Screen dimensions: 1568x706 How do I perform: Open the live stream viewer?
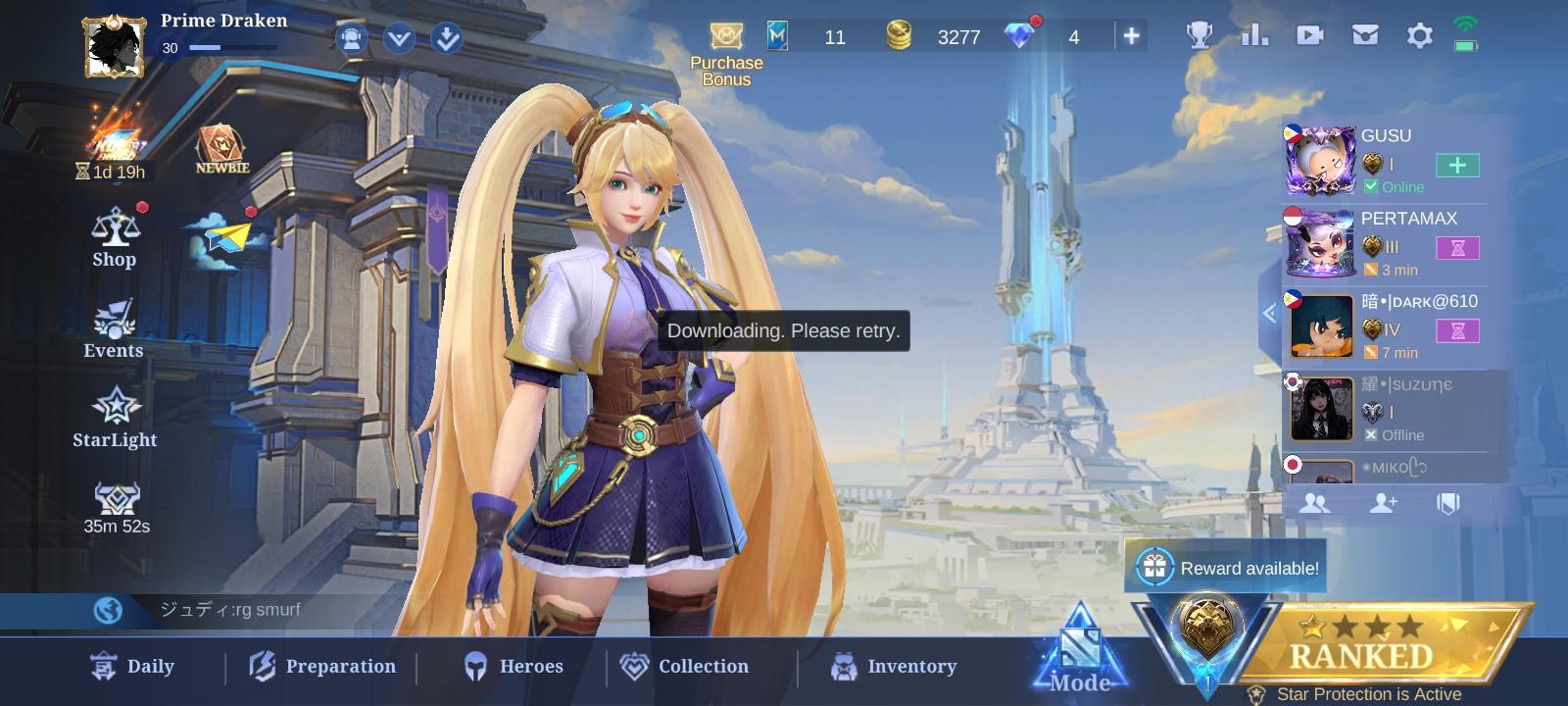(x=1310, y=35)
